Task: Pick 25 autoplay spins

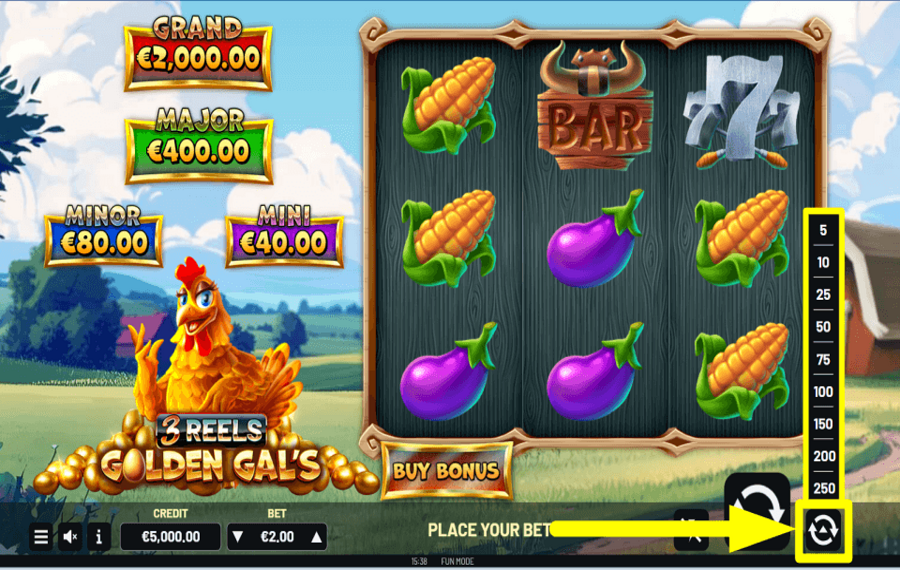Action: tap(823, 295)
